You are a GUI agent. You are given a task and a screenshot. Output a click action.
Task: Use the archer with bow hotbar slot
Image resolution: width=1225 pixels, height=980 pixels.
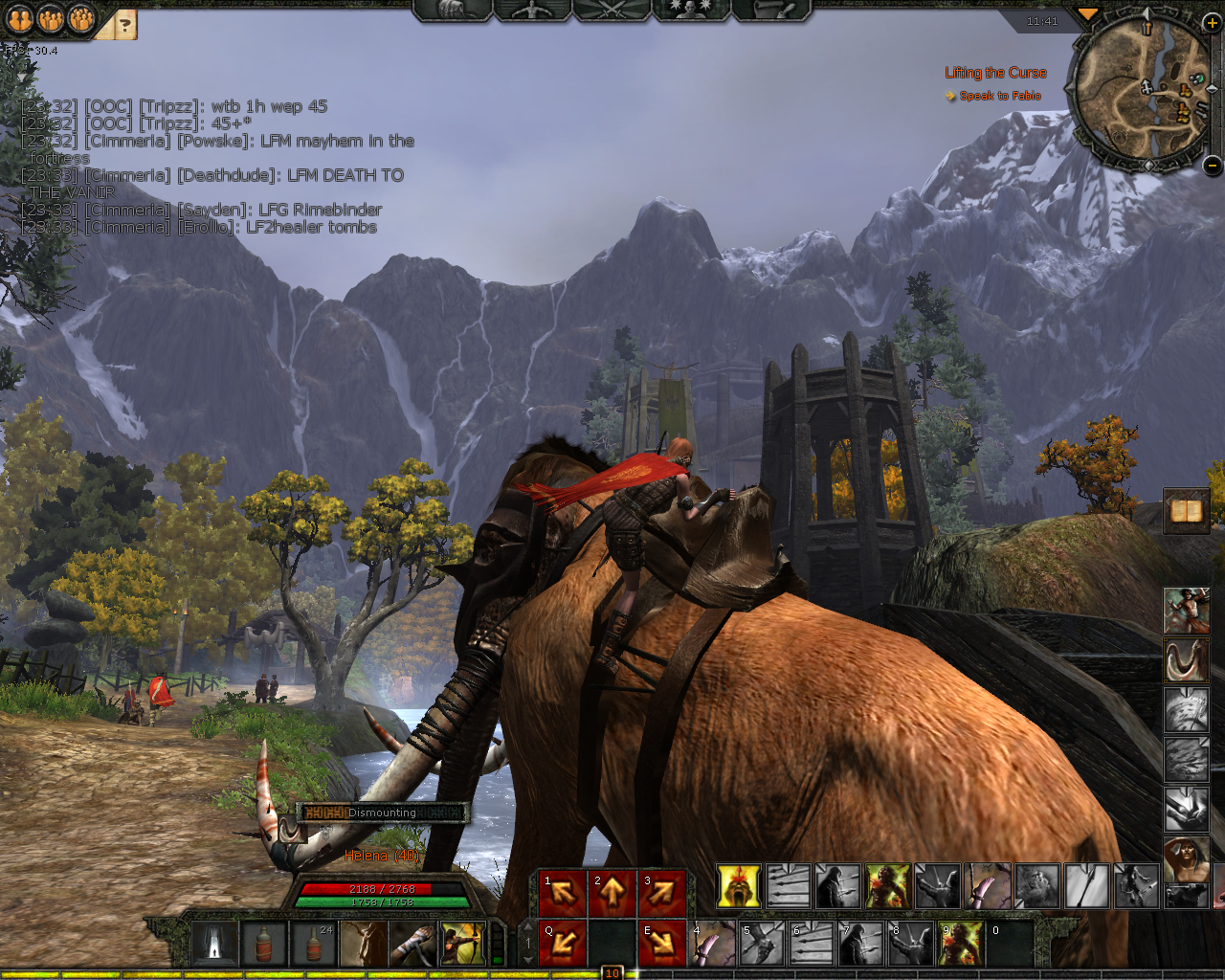tap(463, 945)
